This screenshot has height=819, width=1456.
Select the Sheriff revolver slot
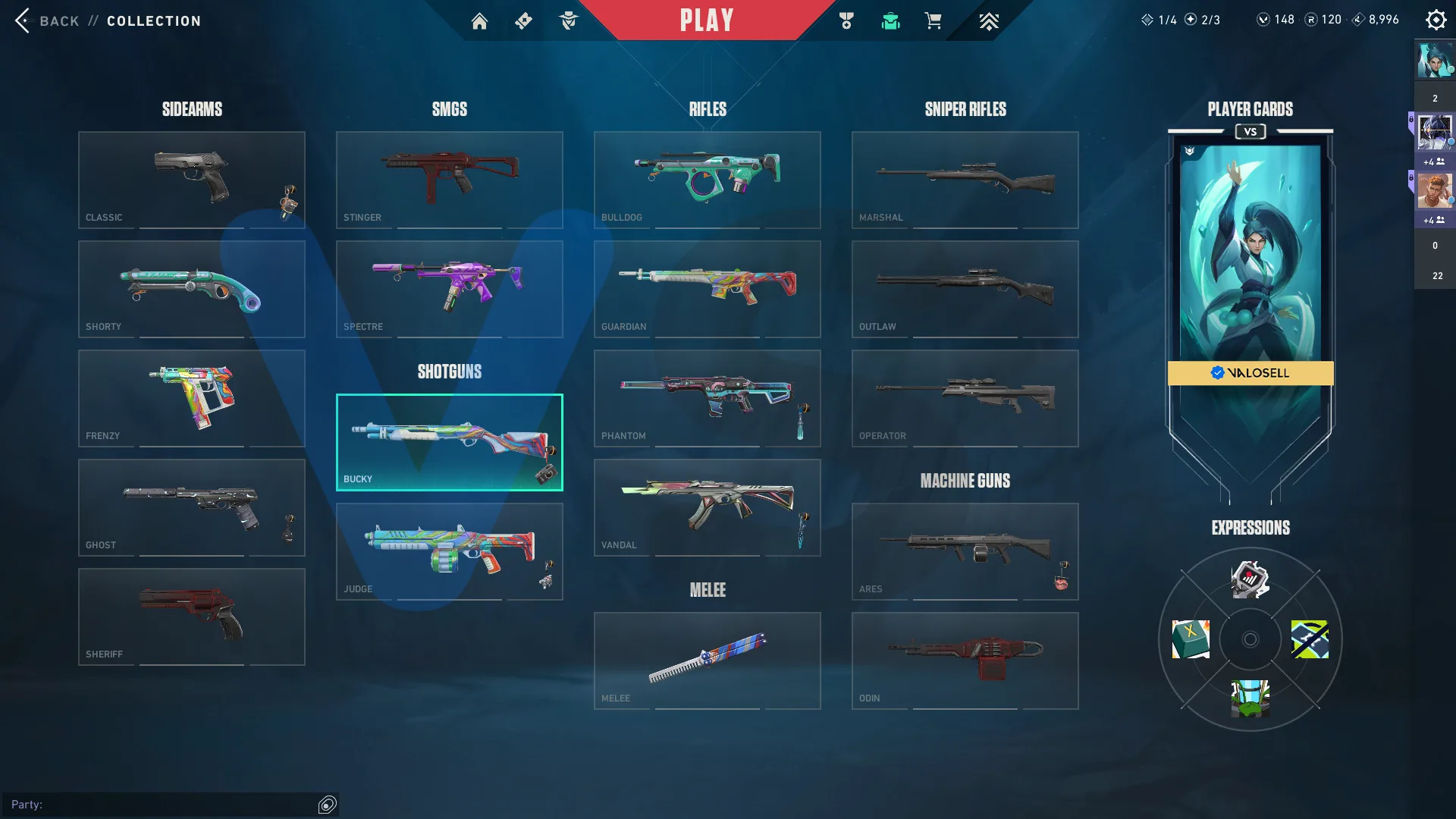[192, 617]
